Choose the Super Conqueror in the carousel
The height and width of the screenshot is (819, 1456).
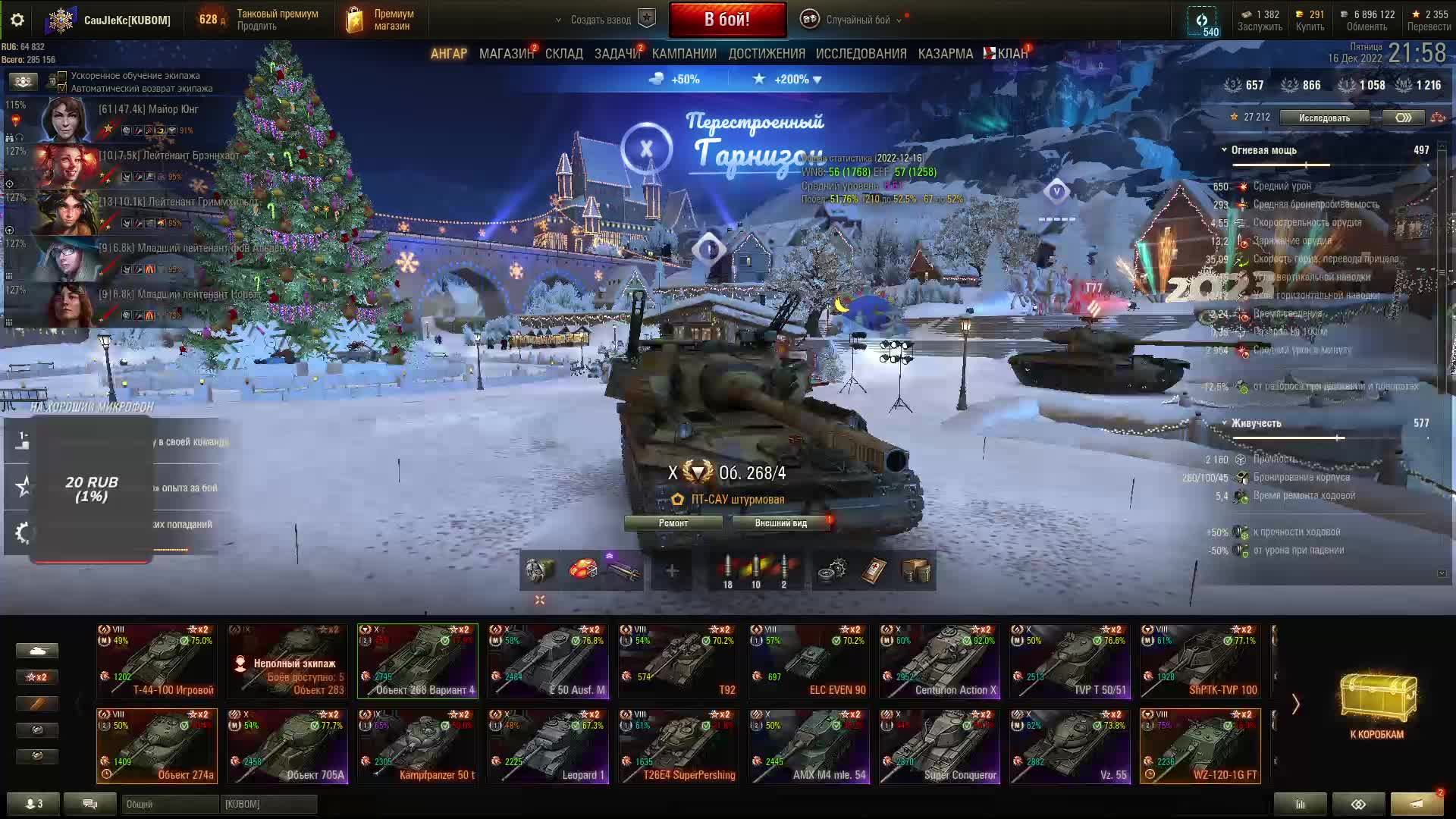pos(939,745)
